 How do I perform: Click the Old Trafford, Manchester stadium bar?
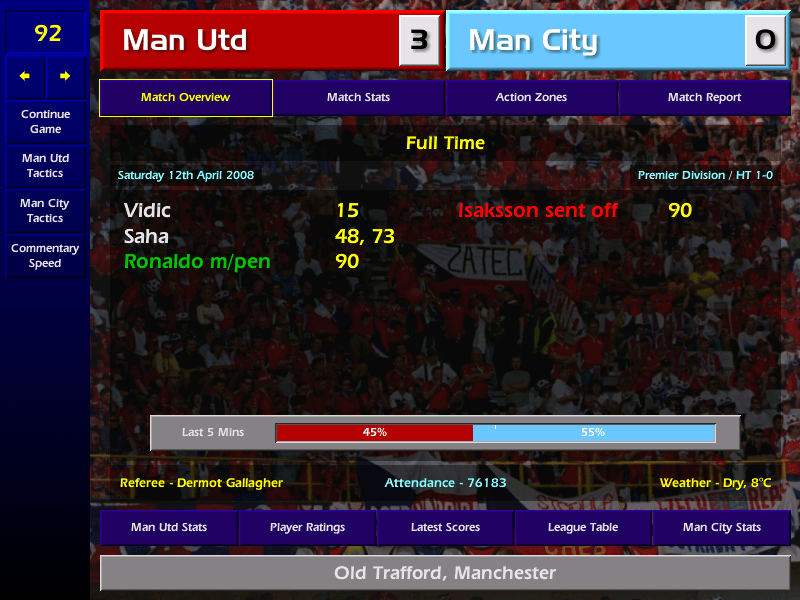(x=445, y=573)
